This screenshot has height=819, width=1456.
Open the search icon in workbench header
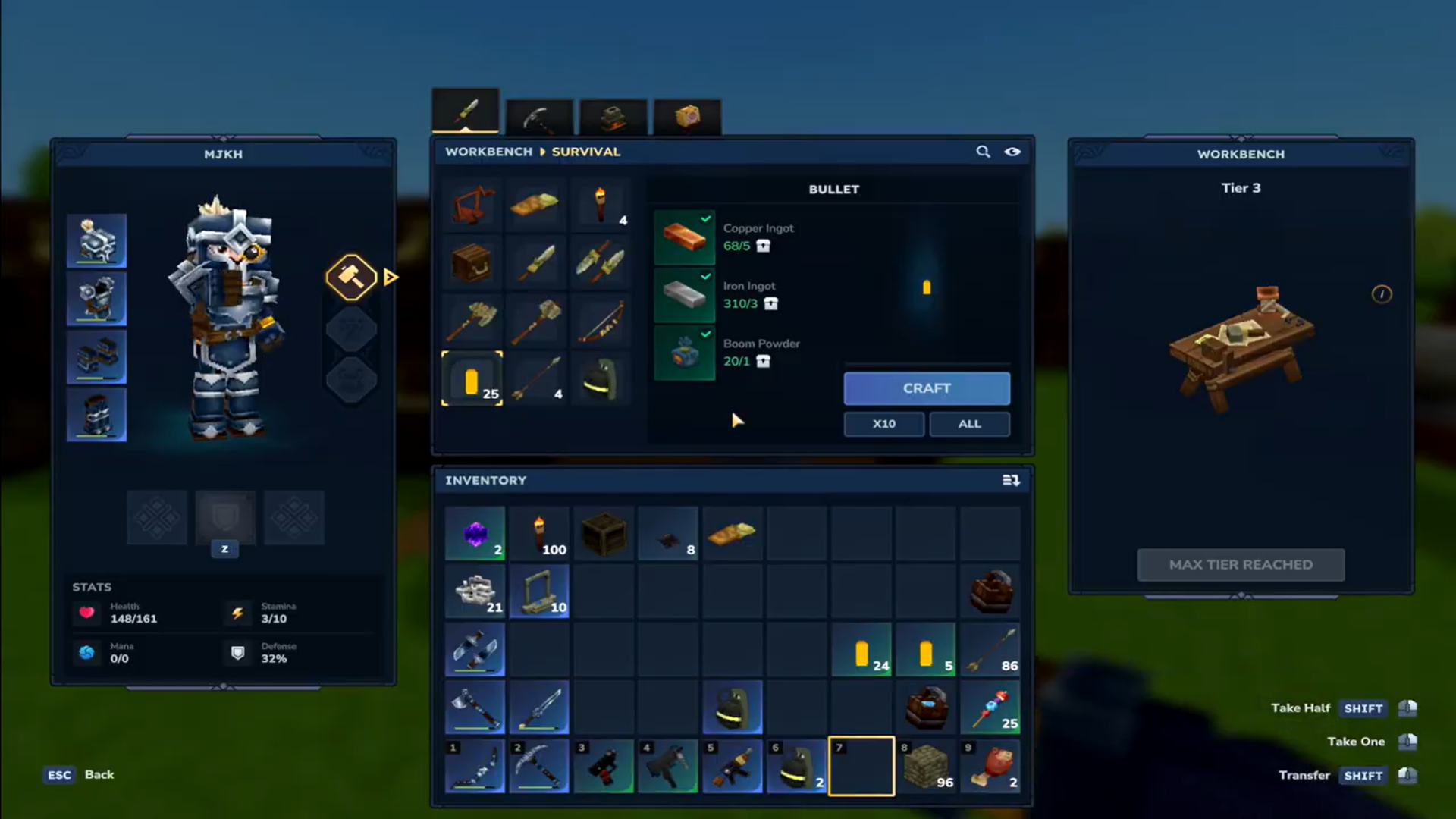984,152
